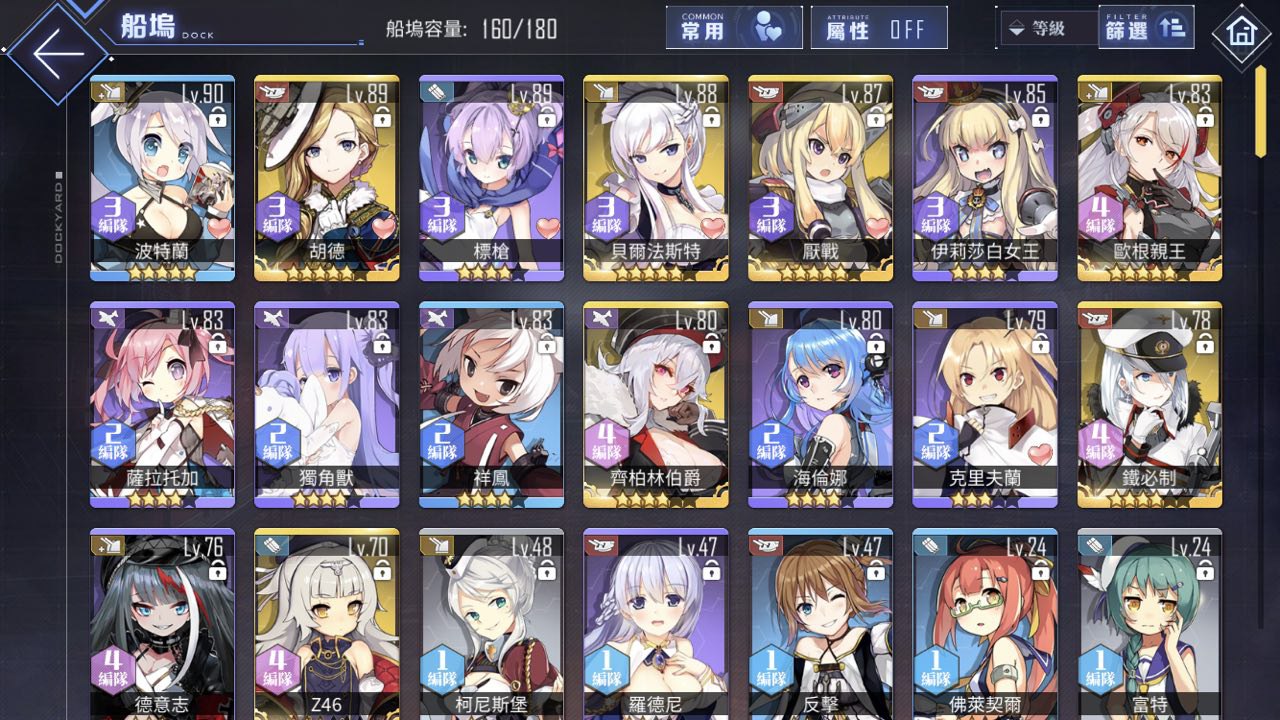
Task: Choose the 標槍 ship card
Action: pyautogui.click(x=491, y=178)
